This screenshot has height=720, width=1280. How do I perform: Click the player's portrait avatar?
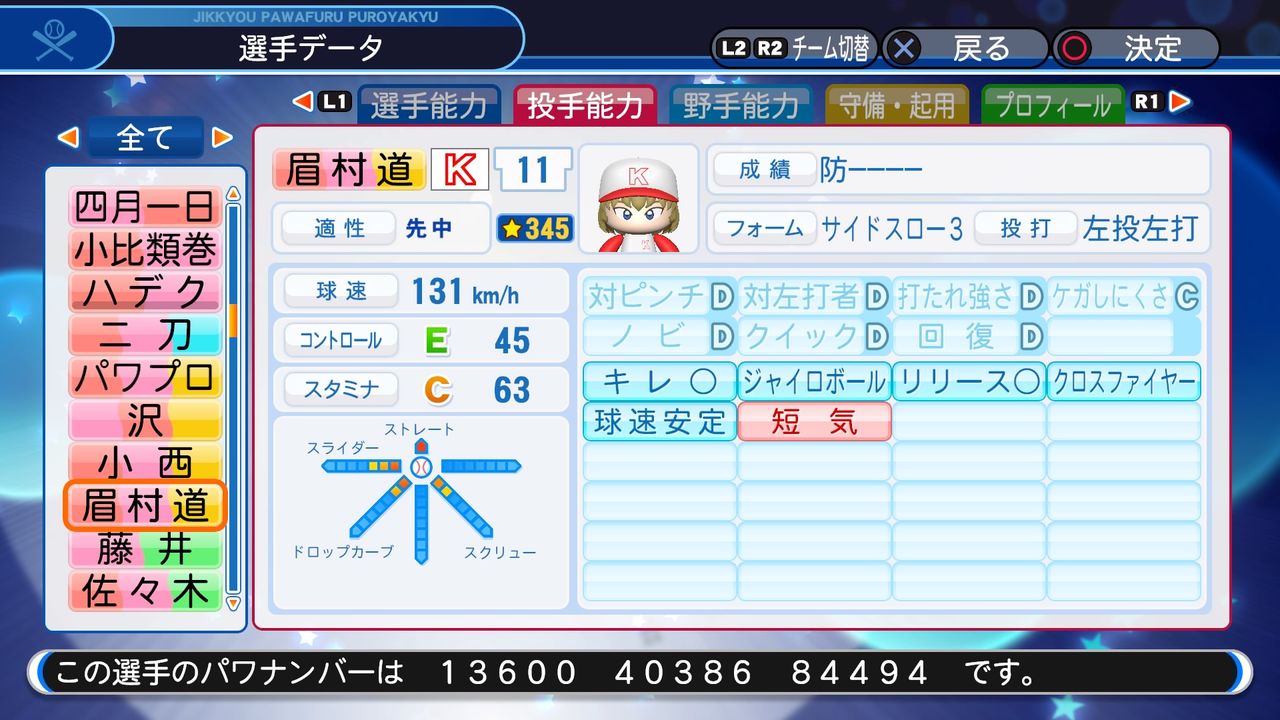637,200
